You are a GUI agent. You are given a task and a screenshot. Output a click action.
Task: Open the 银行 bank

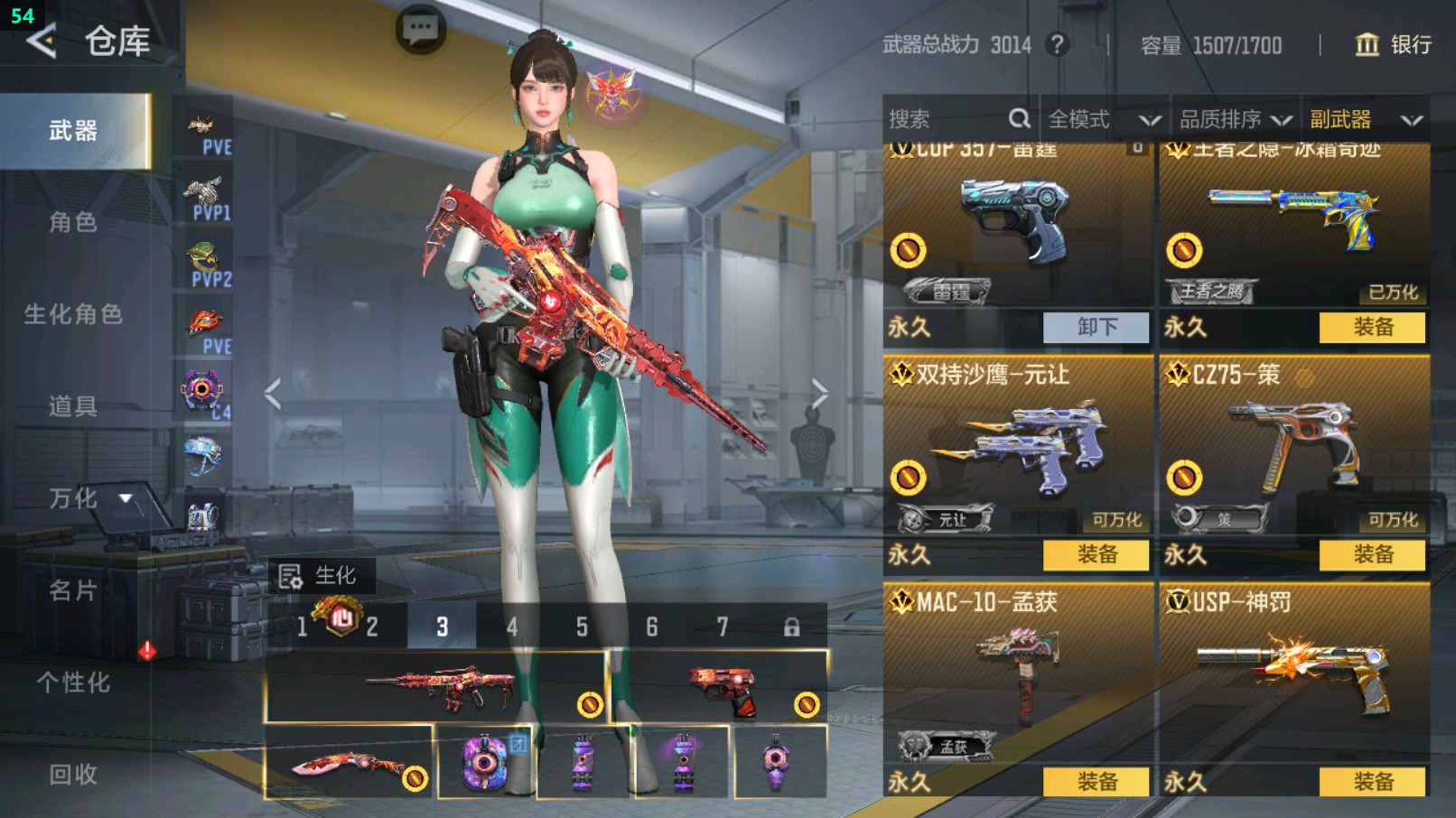1394,44
